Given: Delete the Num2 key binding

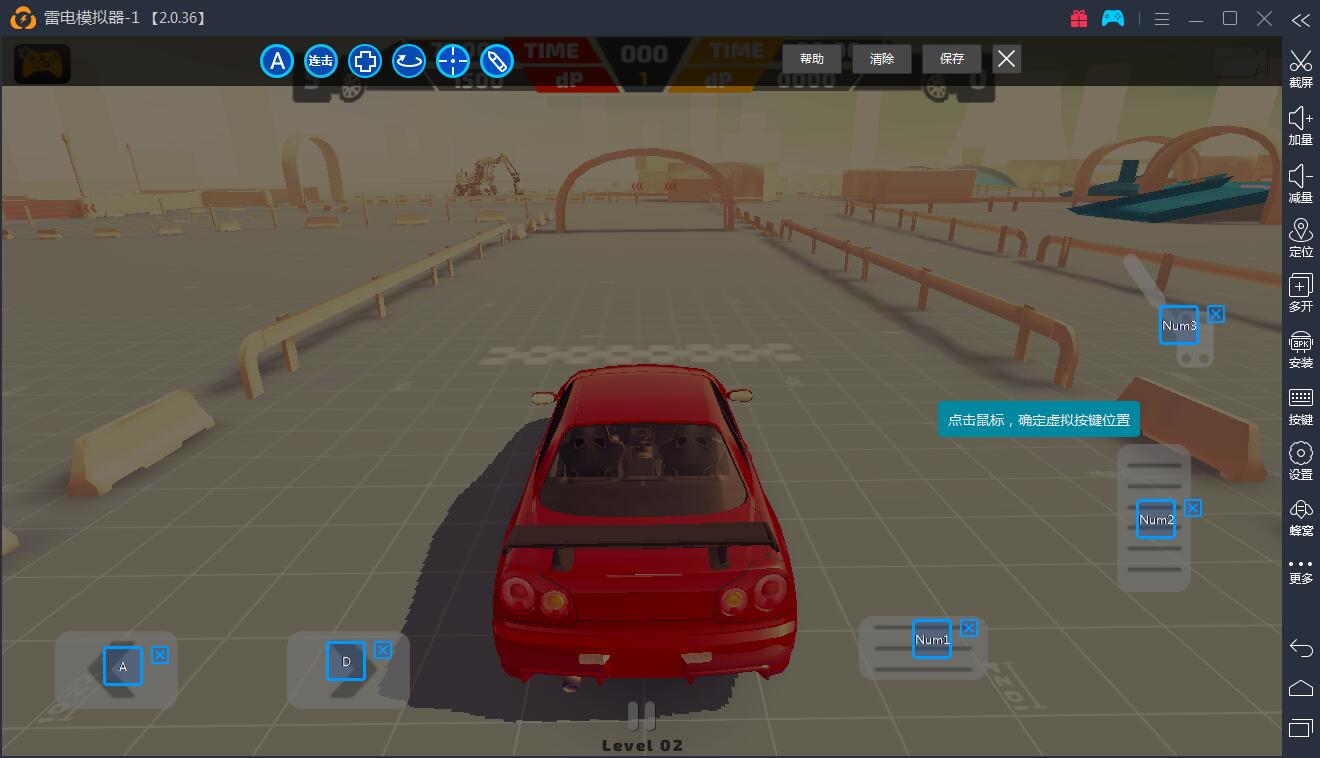Looking at the screenshot, I should pos(1193,508).
